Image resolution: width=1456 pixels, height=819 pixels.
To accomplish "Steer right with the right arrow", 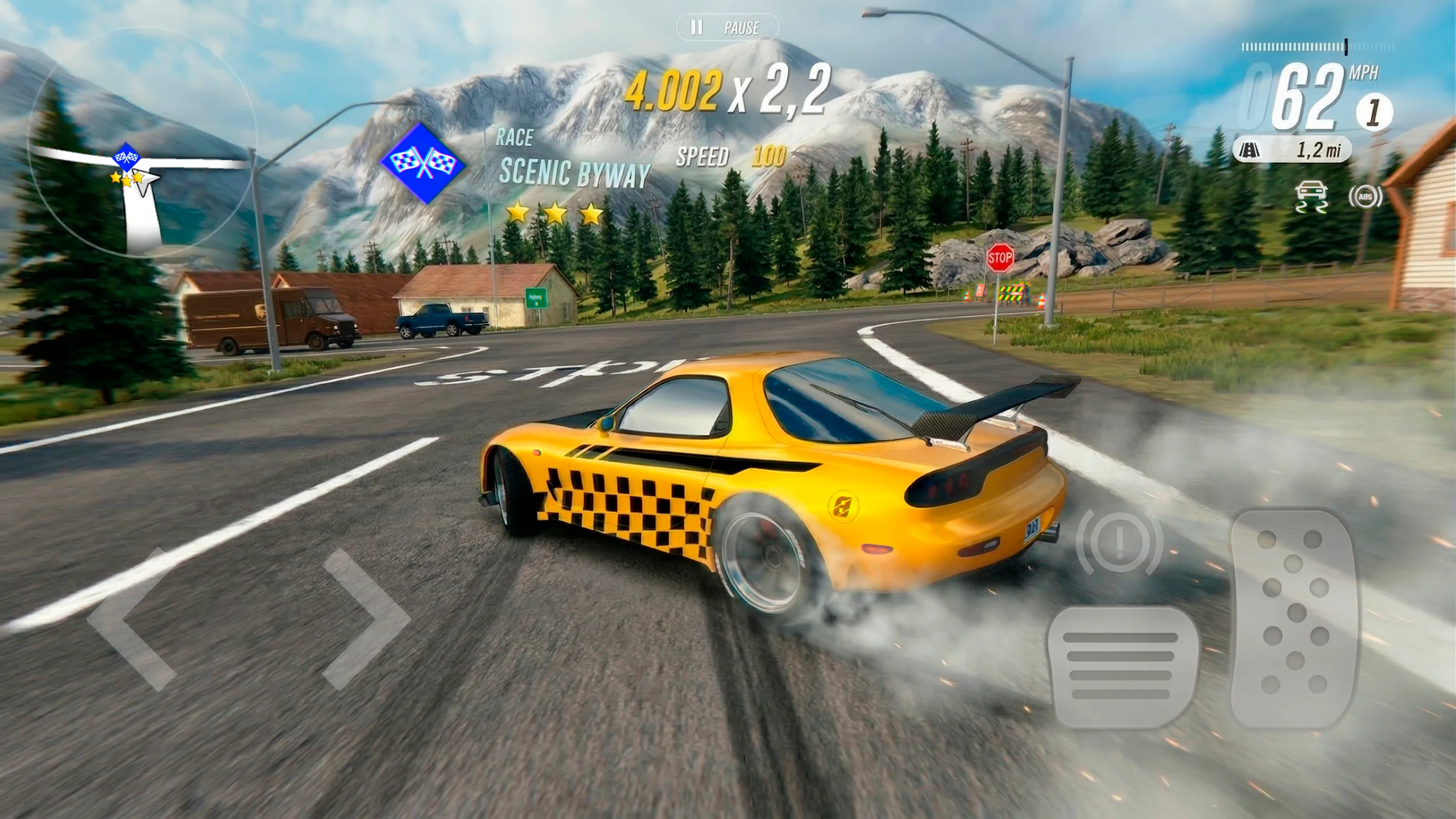I will coord(367,619).
